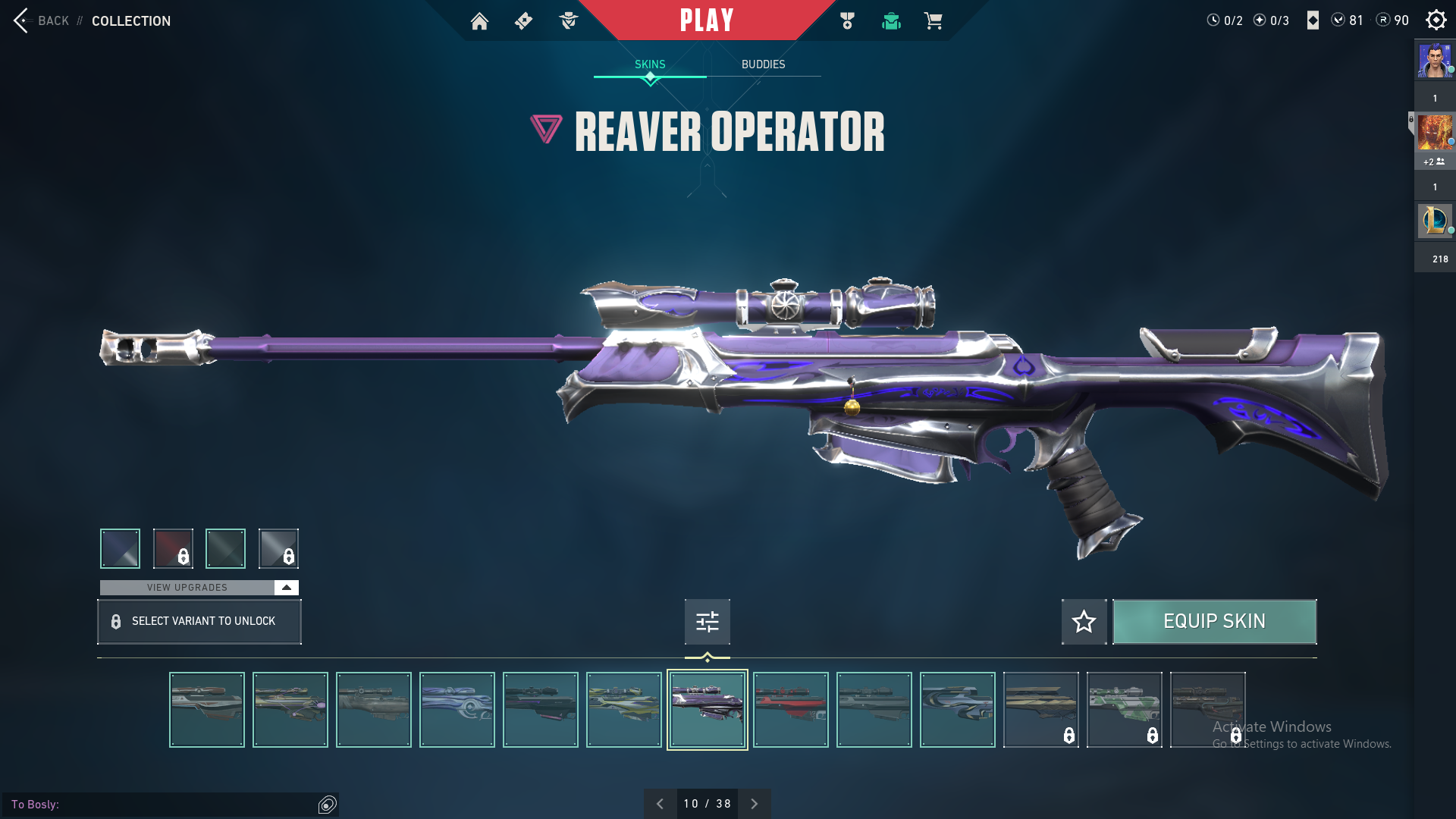1456x819 pixels.
Task: Choose the locked red variant swatch
Action: click(173, 548)
